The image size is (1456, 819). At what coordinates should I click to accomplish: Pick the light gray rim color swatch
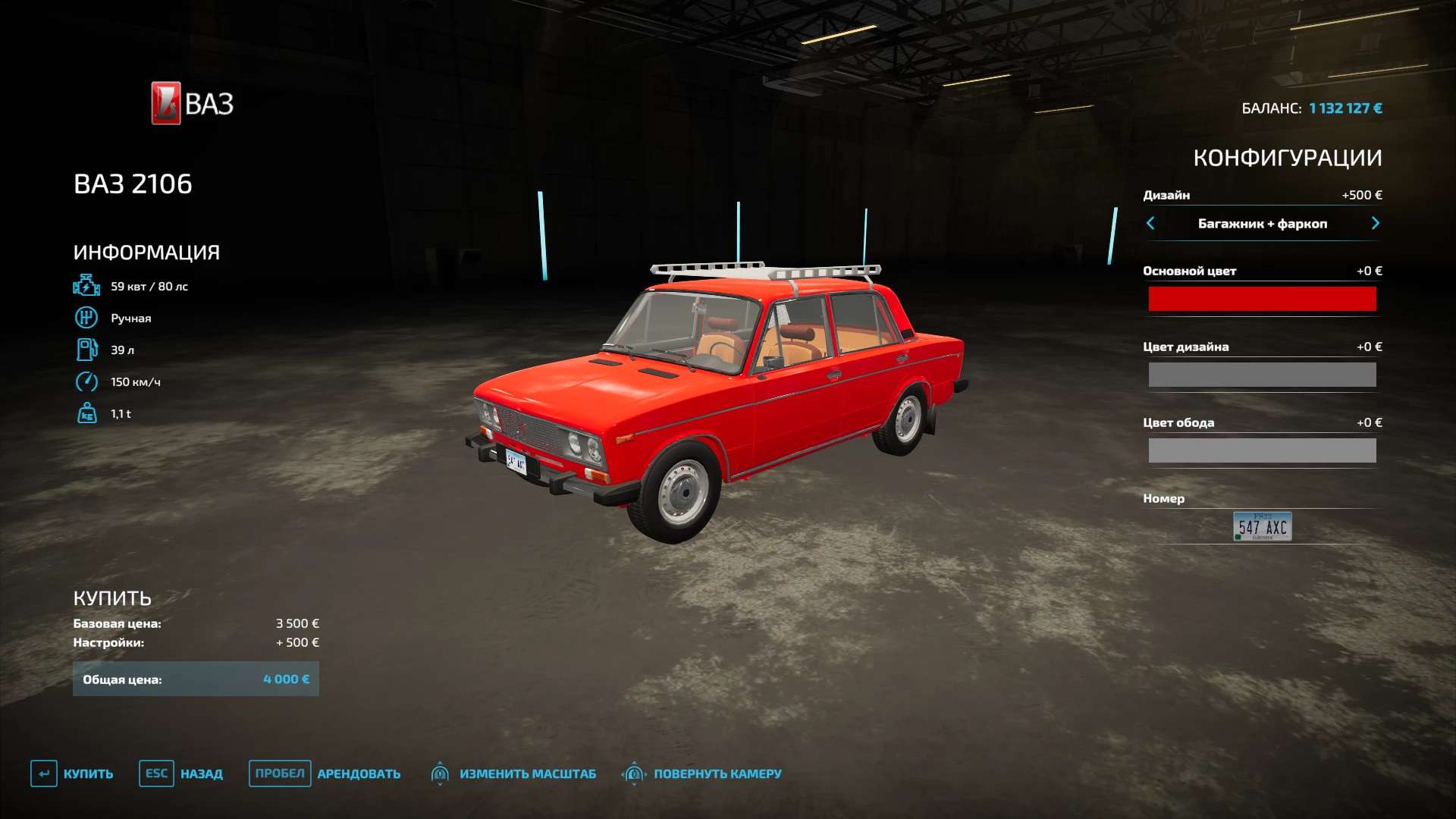1262,450
